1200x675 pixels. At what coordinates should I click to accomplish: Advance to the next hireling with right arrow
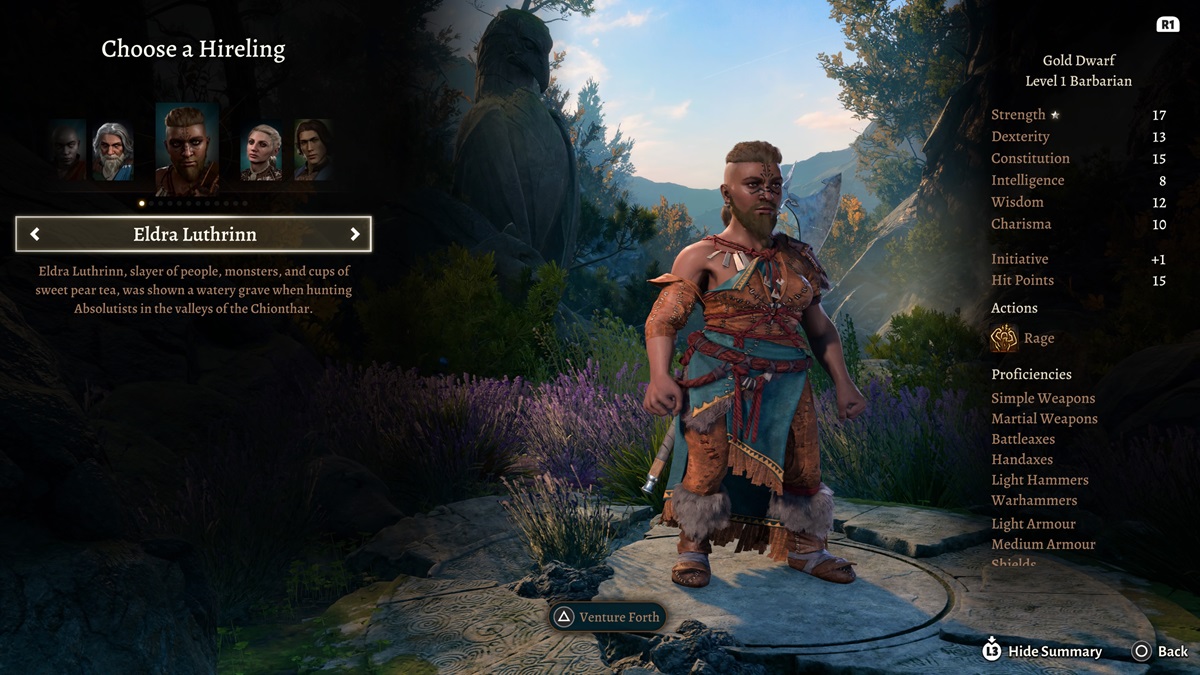(354, 234)
